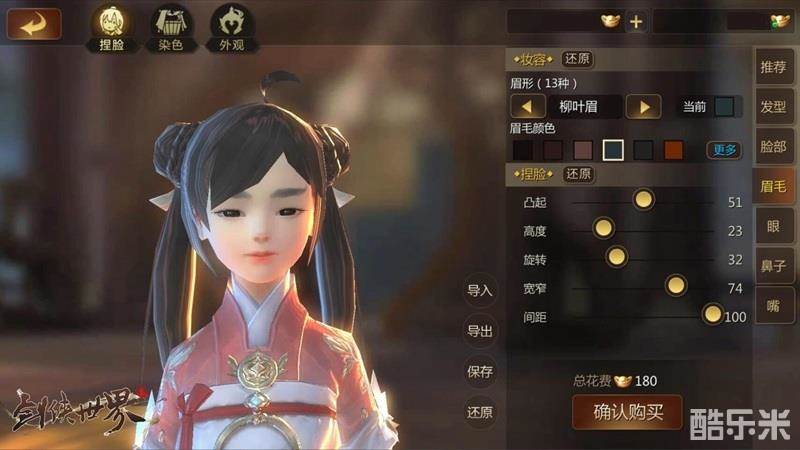Screen dimensions: 800x450
Task: Import a face preset with 导入
Action: 480,291
